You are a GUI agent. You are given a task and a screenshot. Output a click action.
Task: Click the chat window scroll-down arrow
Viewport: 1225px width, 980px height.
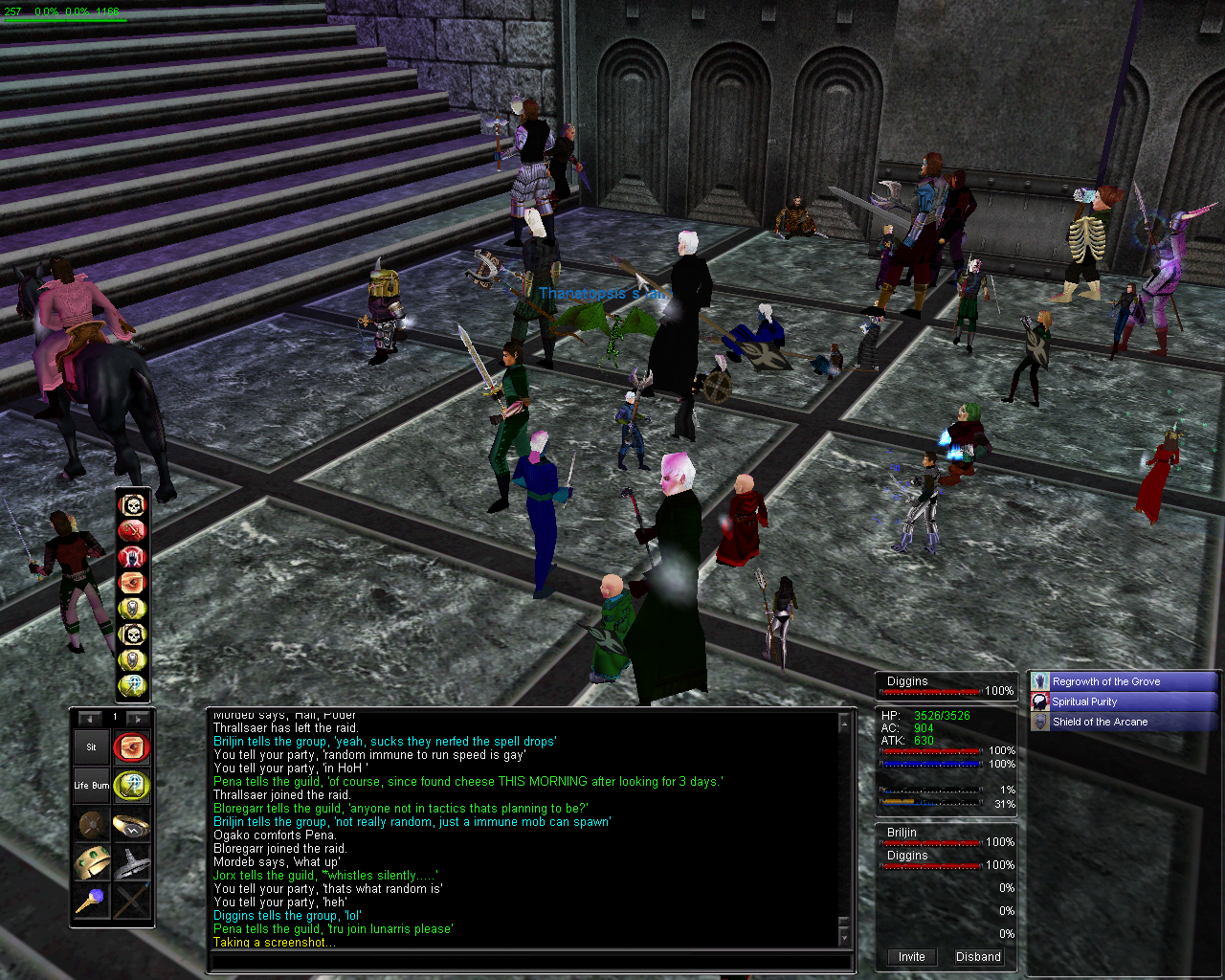coord(844,935)
